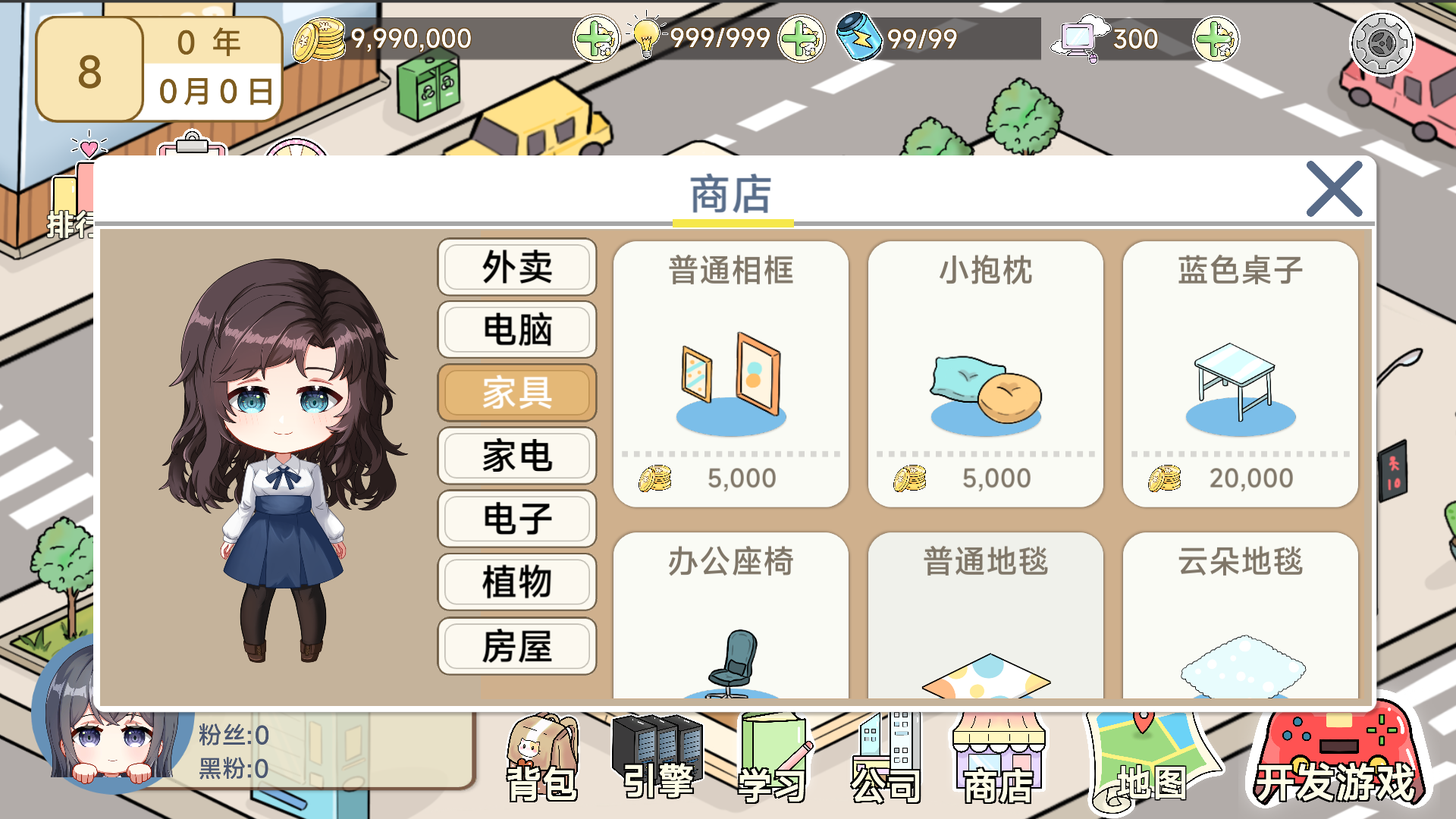
Task: Open the game settings gear
Action: 1383,43
